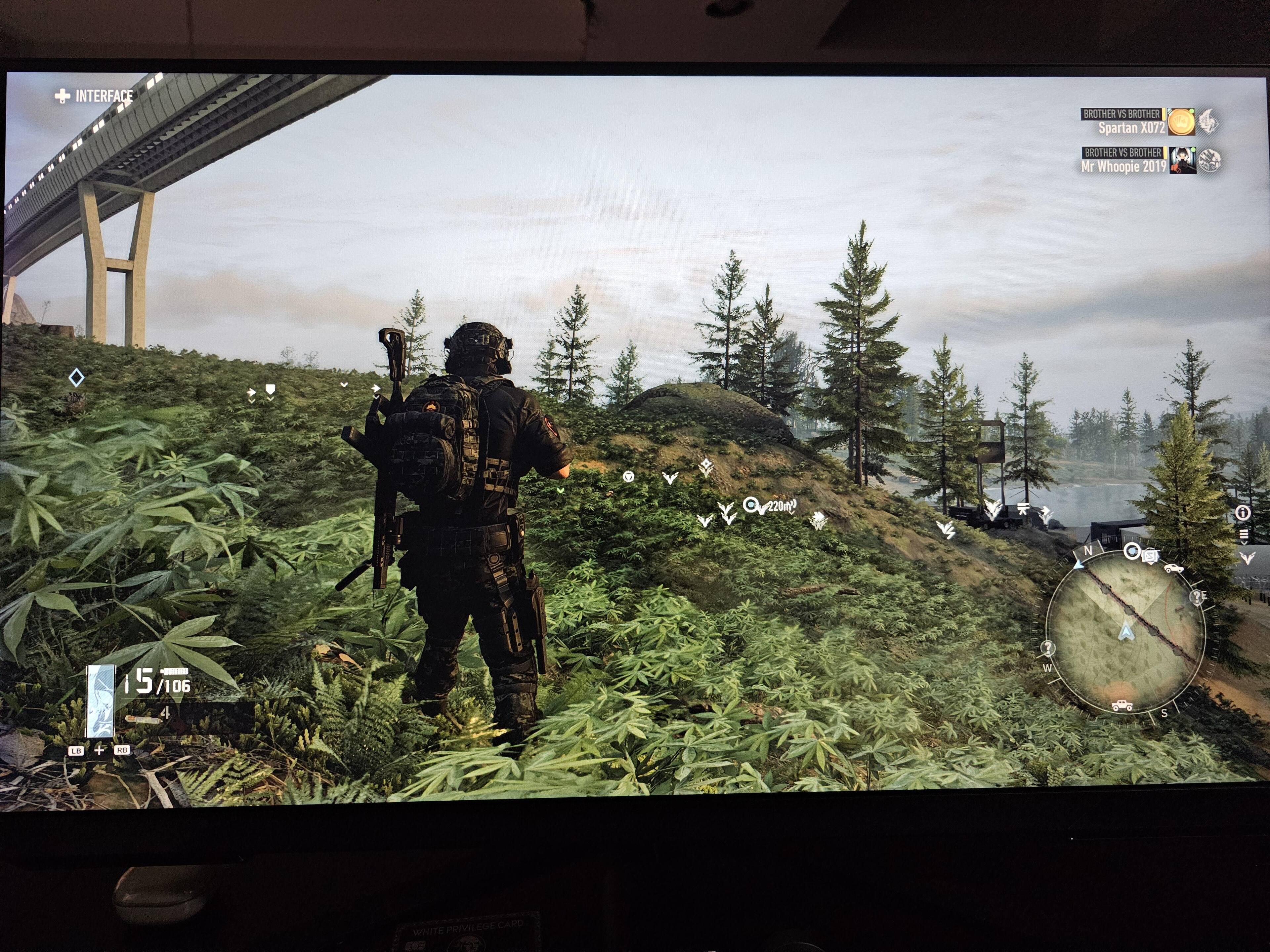Click Mr Whoopie 2019's round class emblem
1270x952 pixels.
click(1209, 161)
